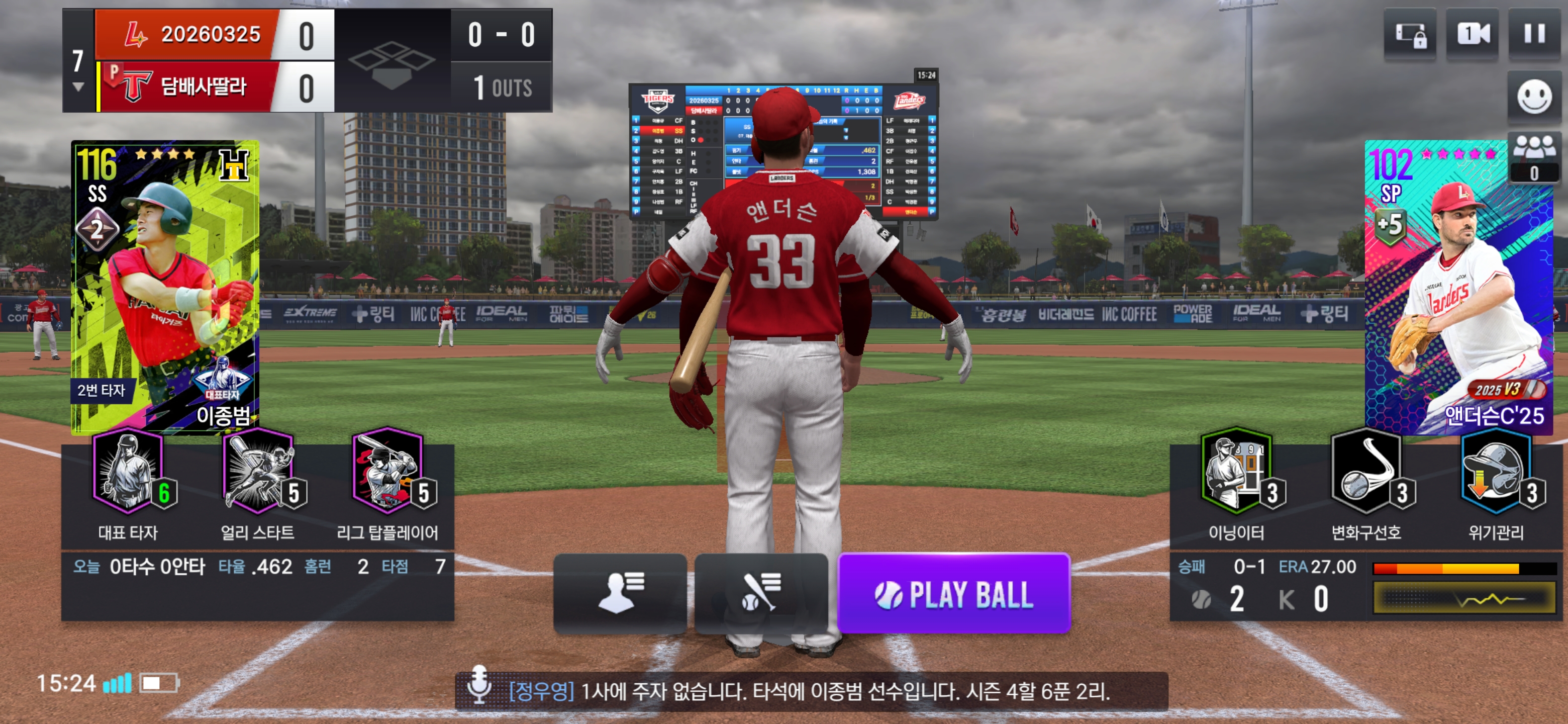The height and width of the screenshot is (724, 1568).
Task: View the 이닝이터 pitcher skill
Action: coord(1237,481)
